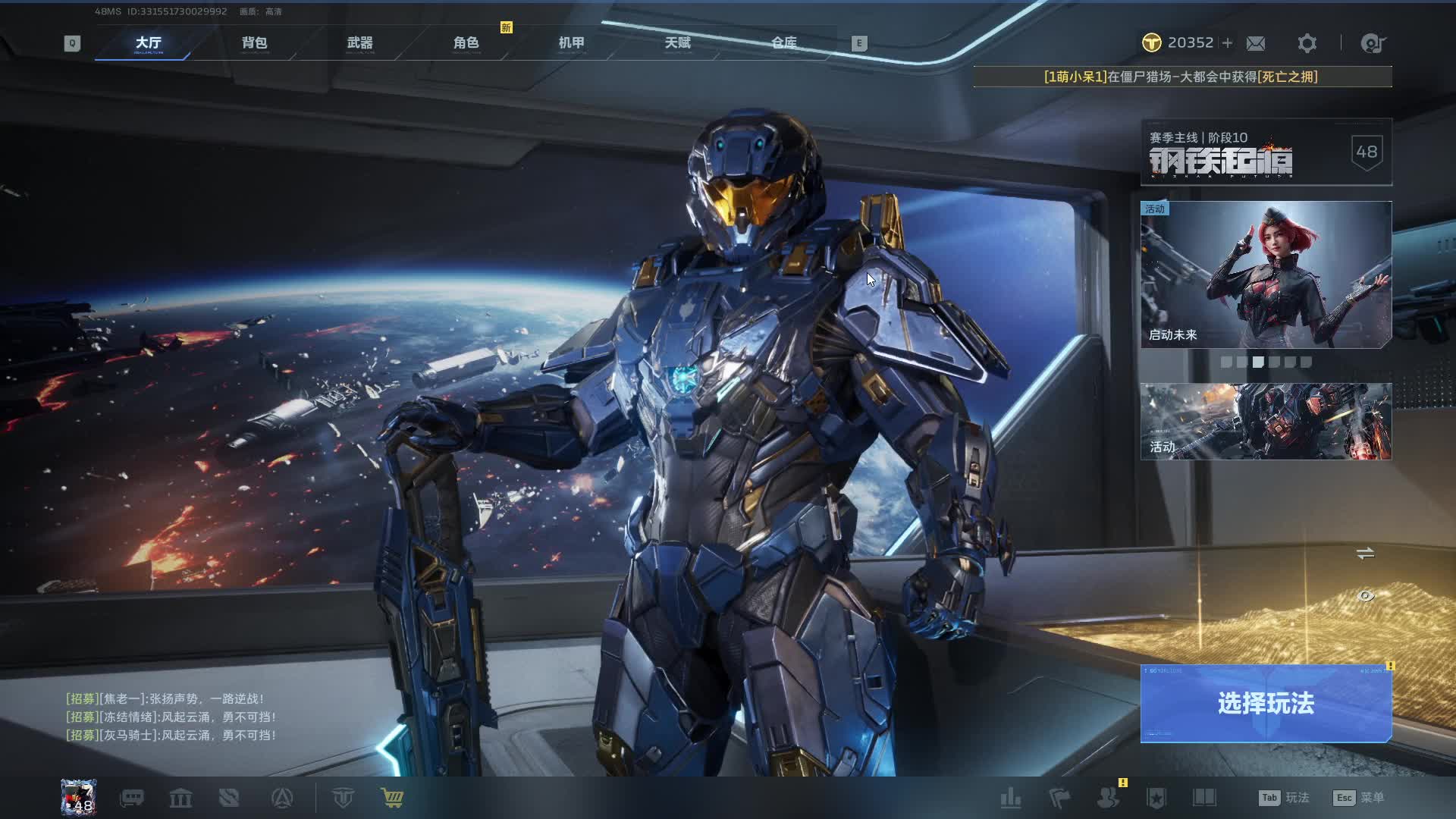Open the 钢铁起源 season mainline panel
The image size is (1456, 819).
(x=1265, y=152)
